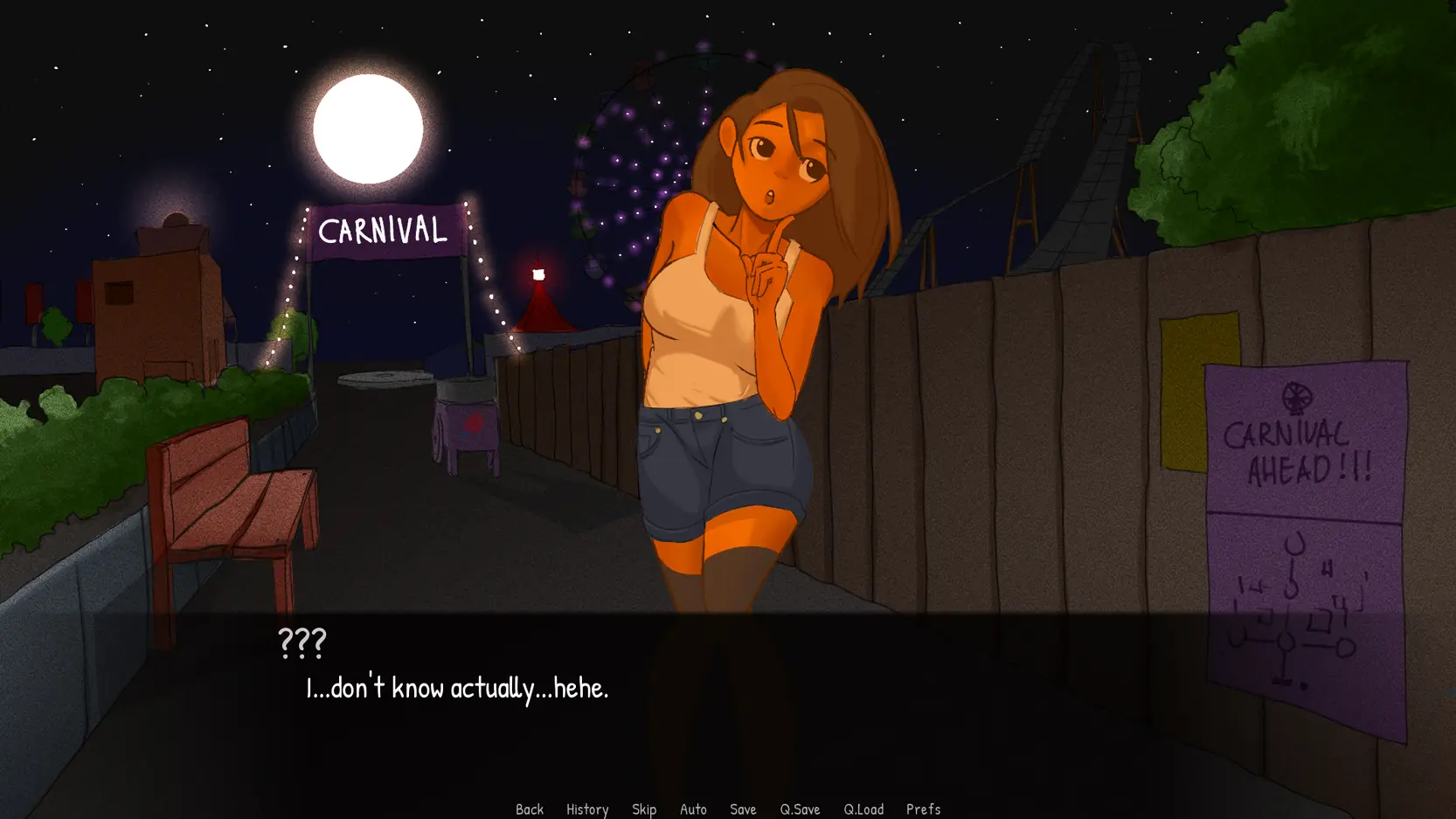This screenshot has width=1456, height=819.
Task: Click Q.Save to quick save
Action: click(x=800, y=809)
